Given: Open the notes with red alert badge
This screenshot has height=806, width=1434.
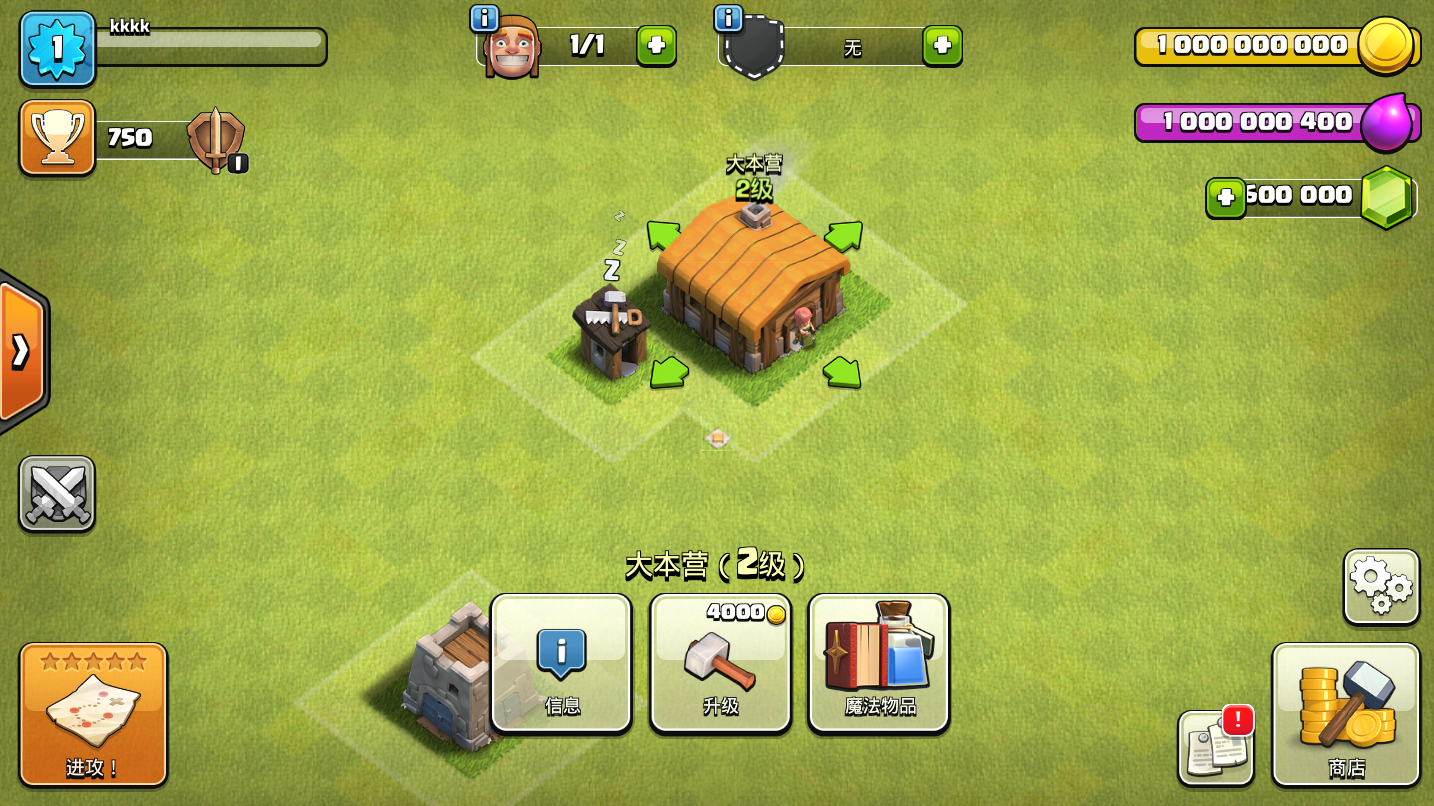Looking at the screenshot, I should tap(1215, 748).
